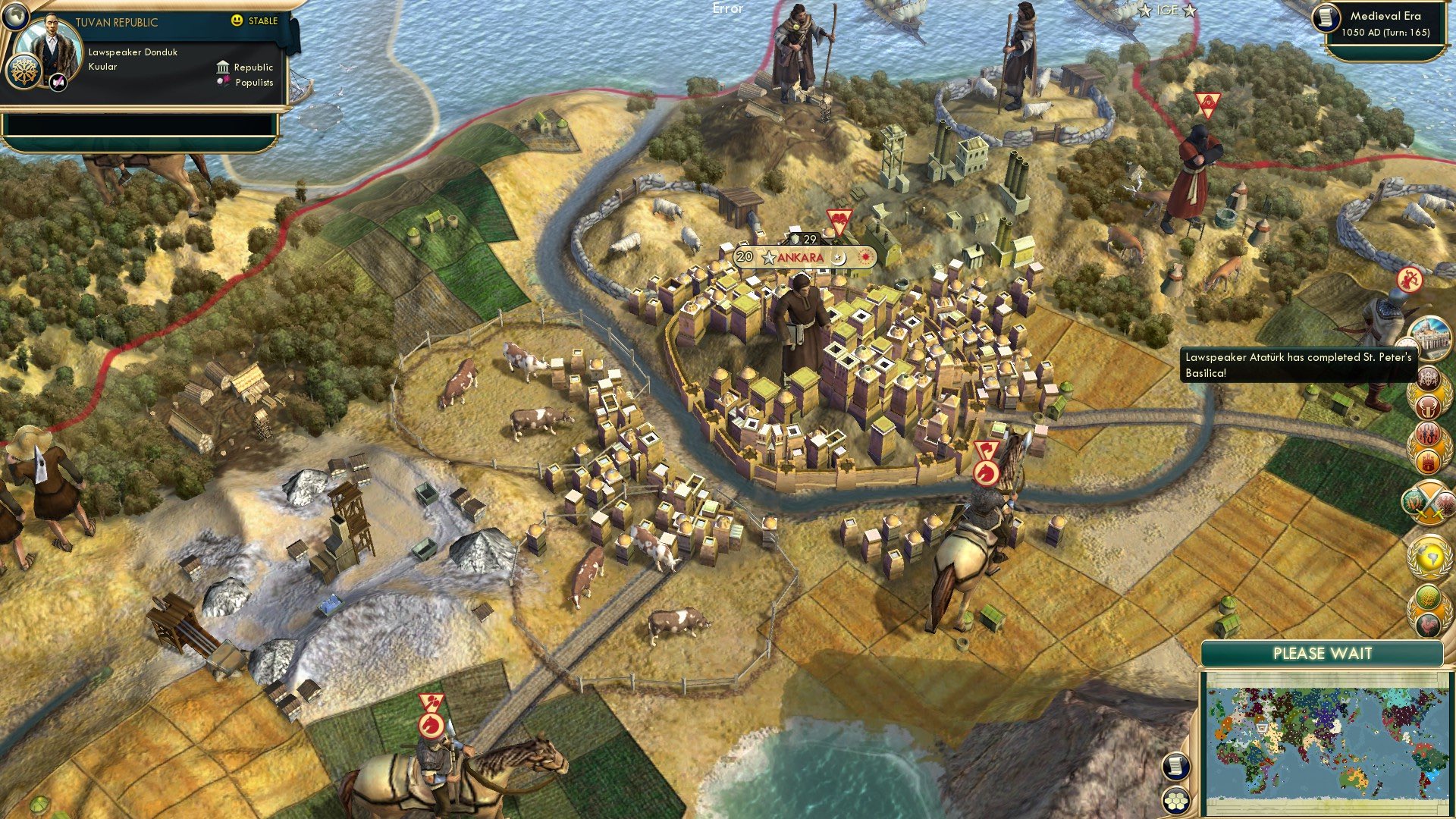
Task: Dismiss the St. Peter's Basilica completion message
Action: [x=1289, y=364]
